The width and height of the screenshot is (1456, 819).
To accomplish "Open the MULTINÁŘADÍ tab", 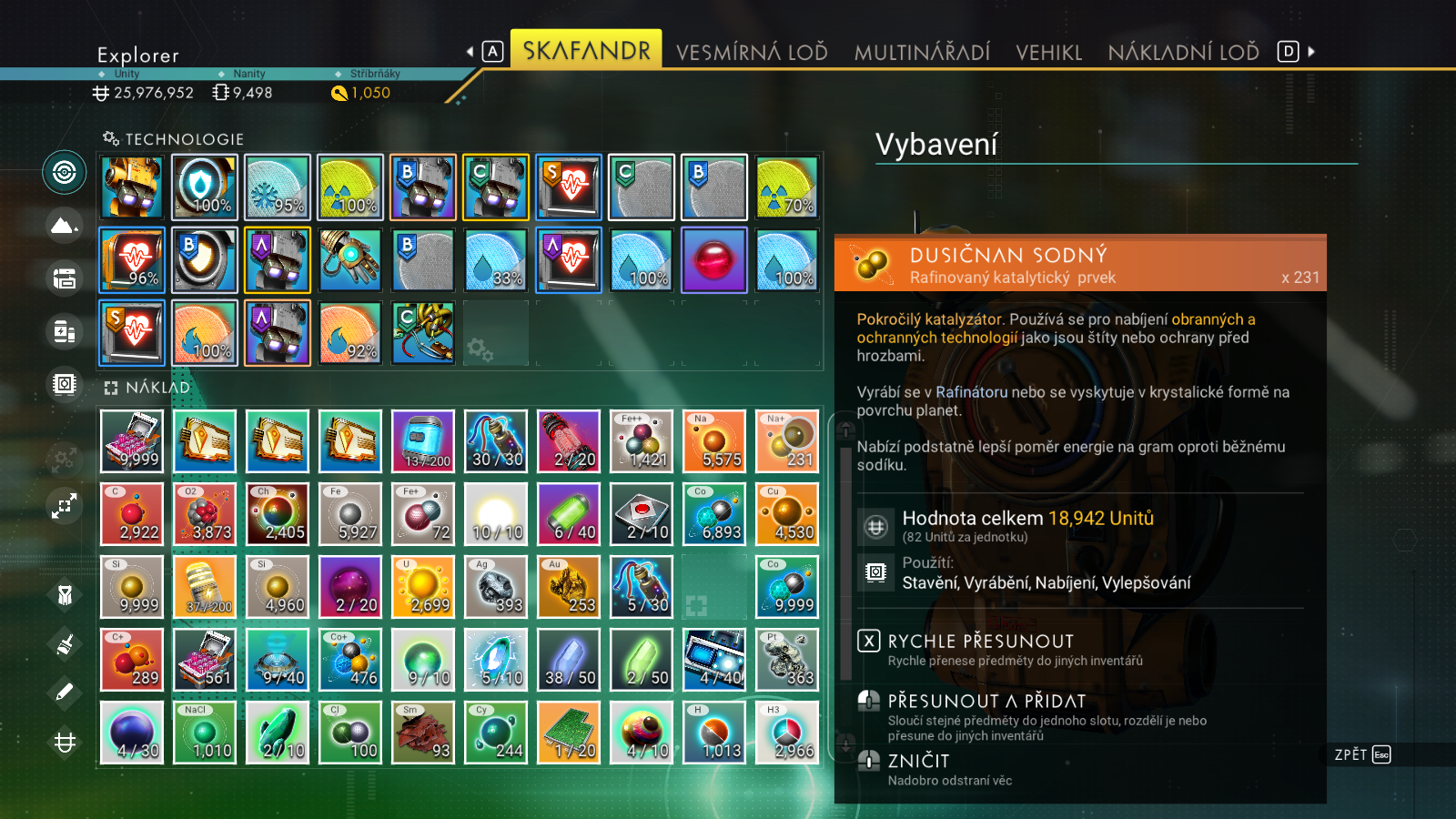I will click(x=922, y=52).
